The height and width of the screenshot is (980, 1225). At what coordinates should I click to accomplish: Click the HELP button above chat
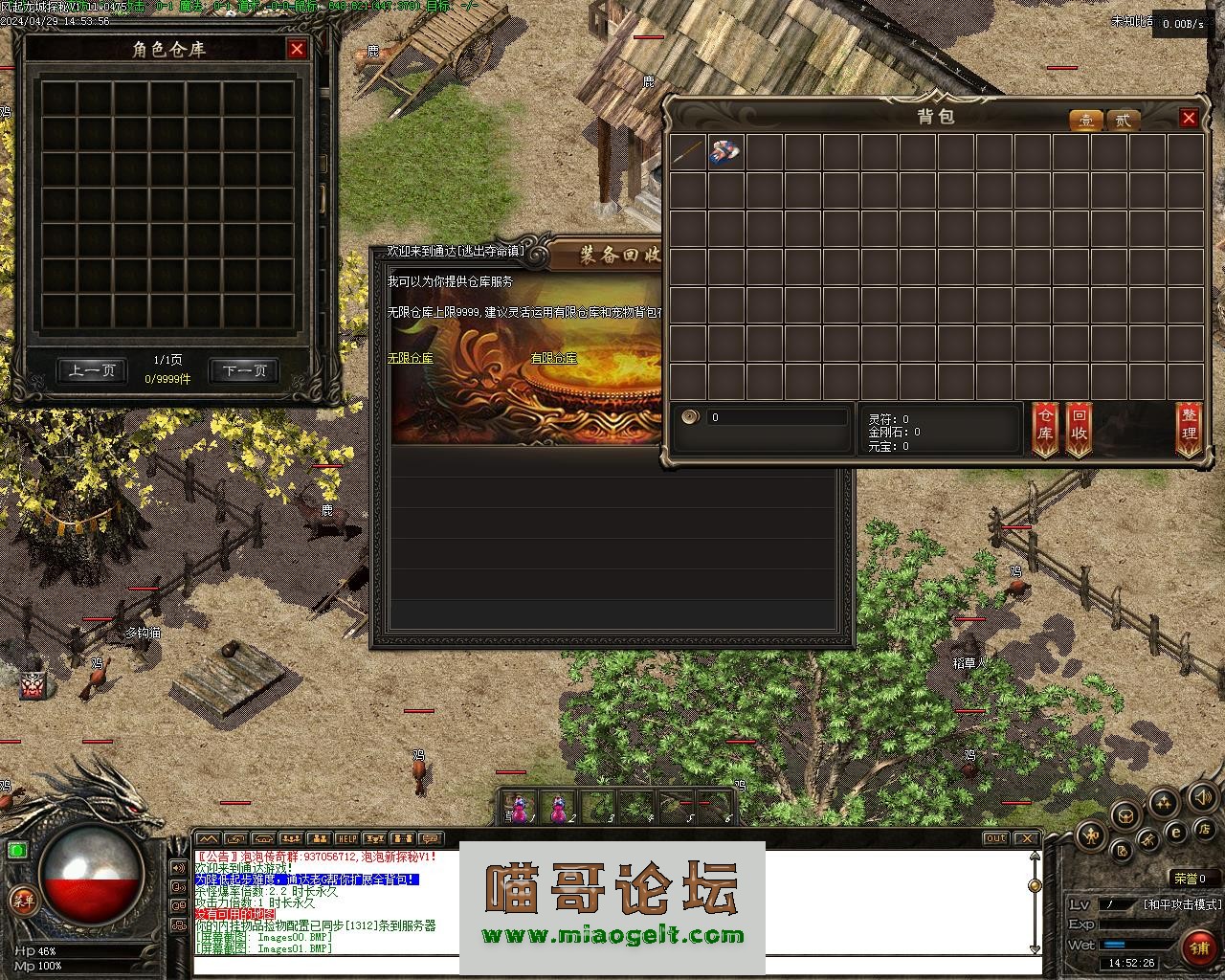[x=346, y=839]
